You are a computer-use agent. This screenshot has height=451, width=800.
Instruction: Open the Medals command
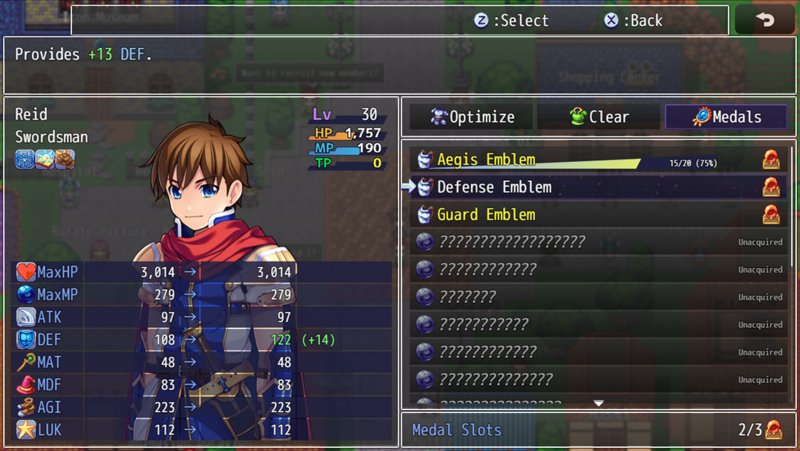click(726, 117)
